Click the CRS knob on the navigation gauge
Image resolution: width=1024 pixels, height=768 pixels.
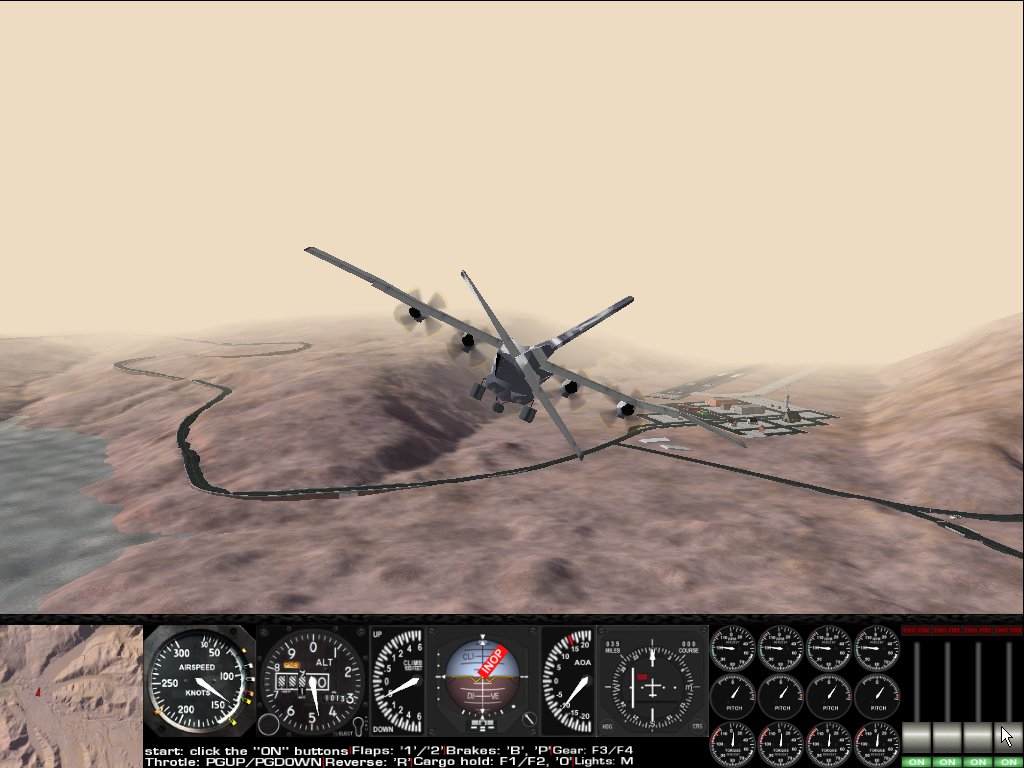pyautogui.click(x=697, y=726)
